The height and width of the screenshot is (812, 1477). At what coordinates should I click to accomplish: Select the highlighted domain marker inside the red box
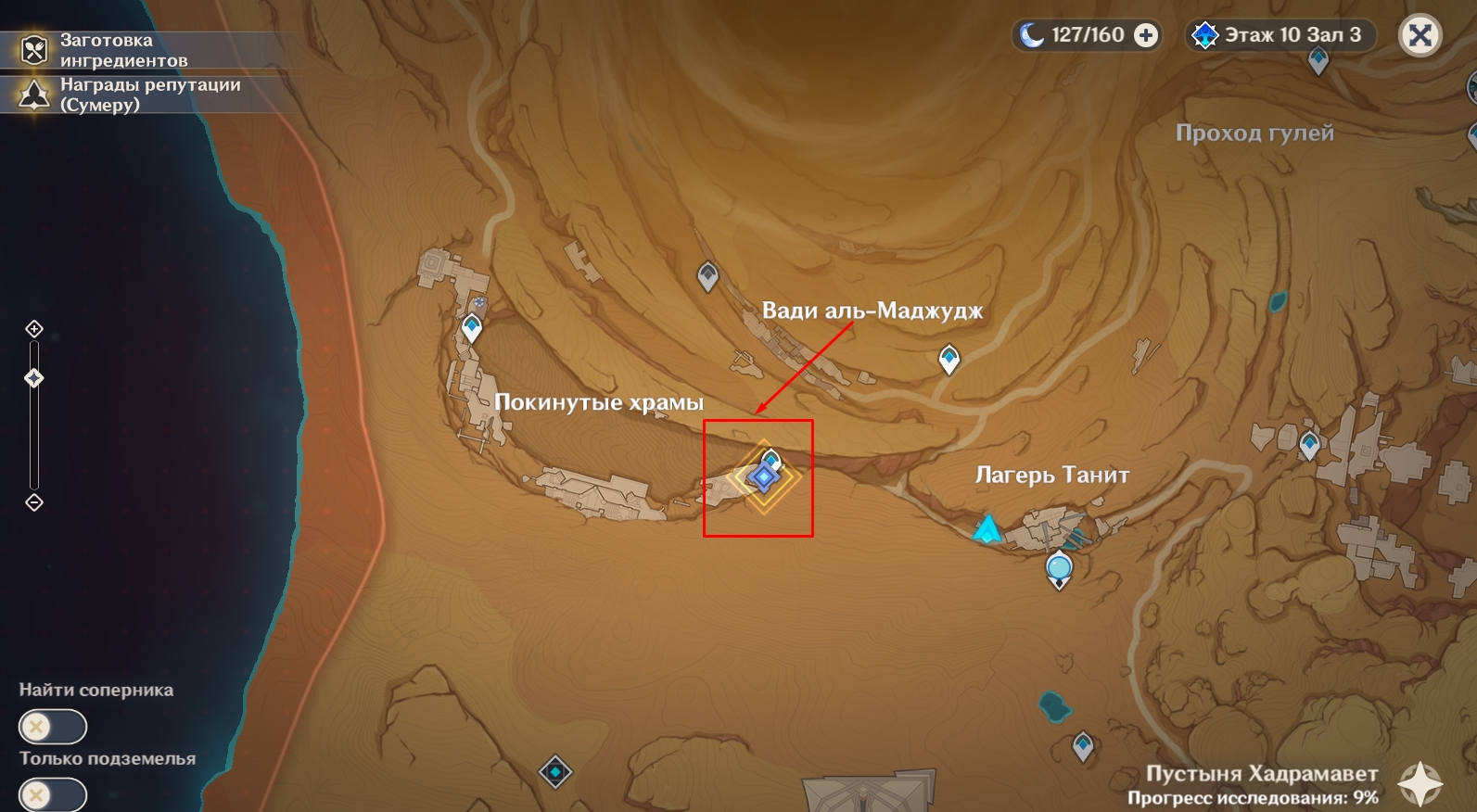[763, 477]
